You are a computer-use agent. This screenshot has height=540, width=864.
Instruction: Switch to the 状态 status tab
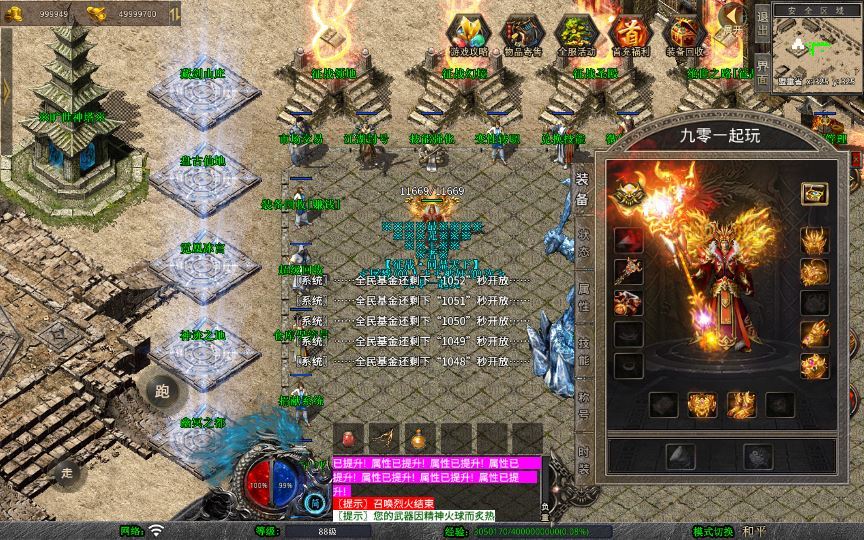point(582,245)
